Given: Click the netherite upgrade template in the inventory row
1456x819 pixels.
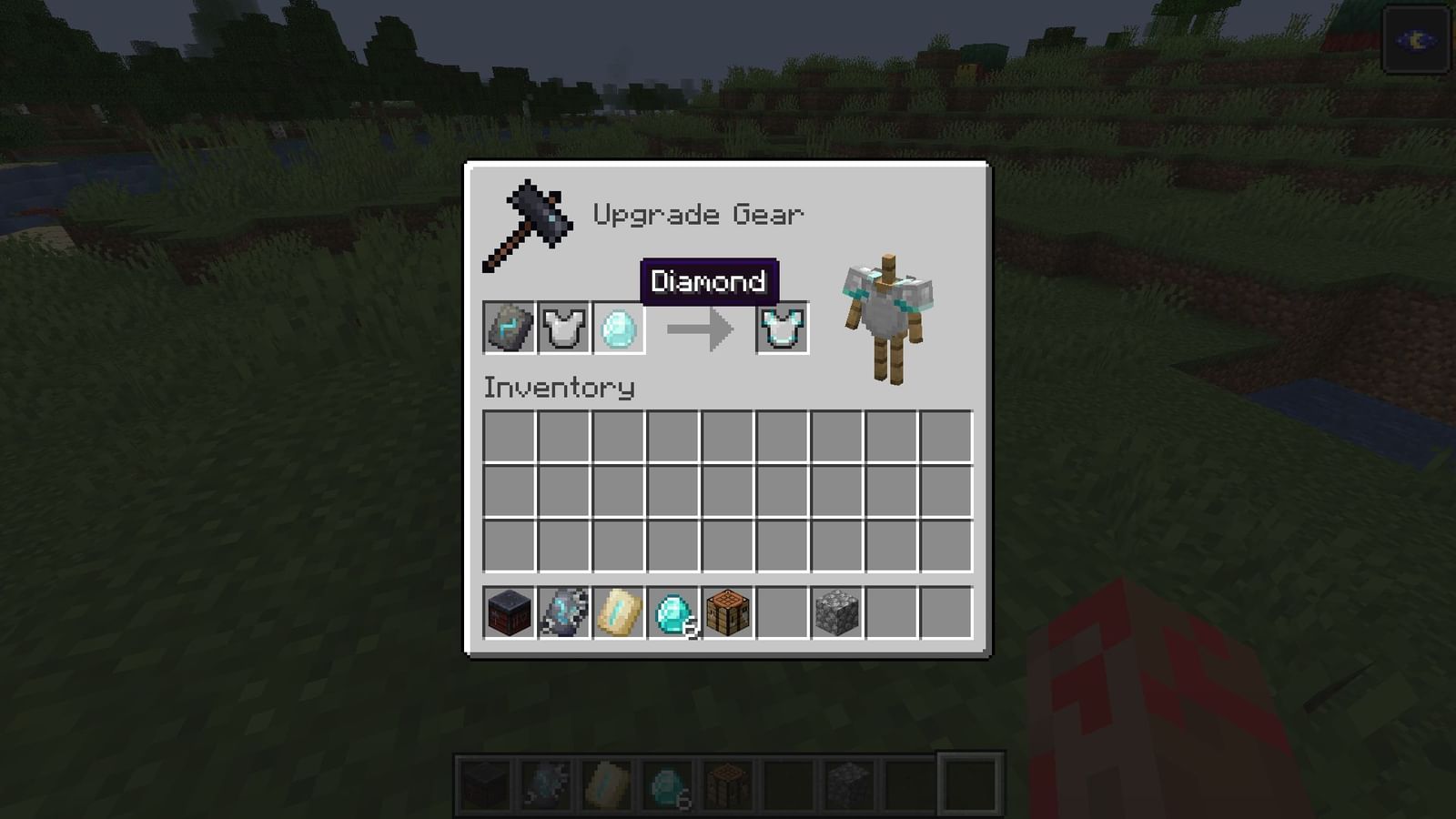Looking at the screenshot, I should click(564, 612).
